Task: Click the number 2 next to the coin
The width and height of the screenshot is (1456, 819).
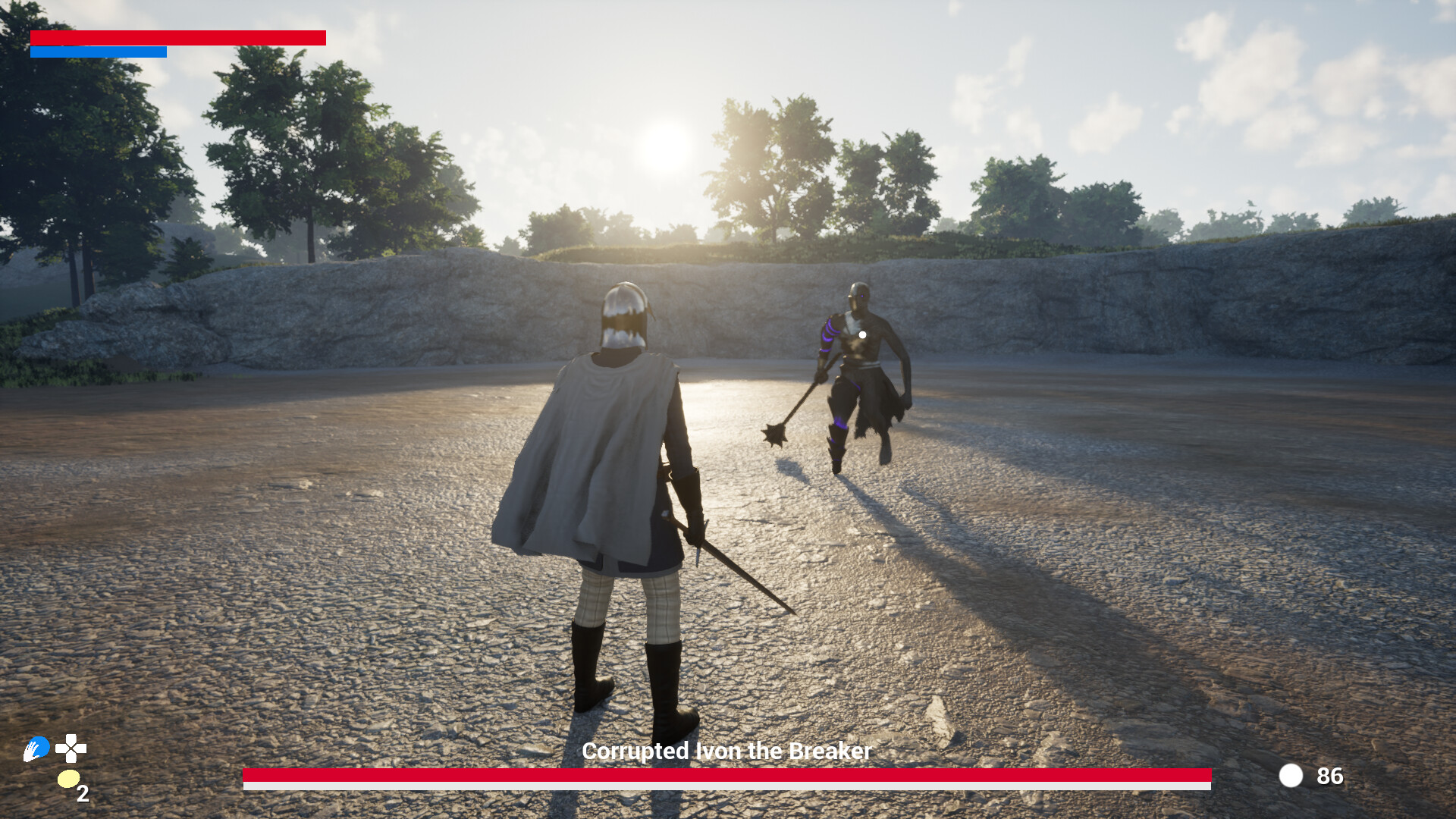Action: point(82,793)
